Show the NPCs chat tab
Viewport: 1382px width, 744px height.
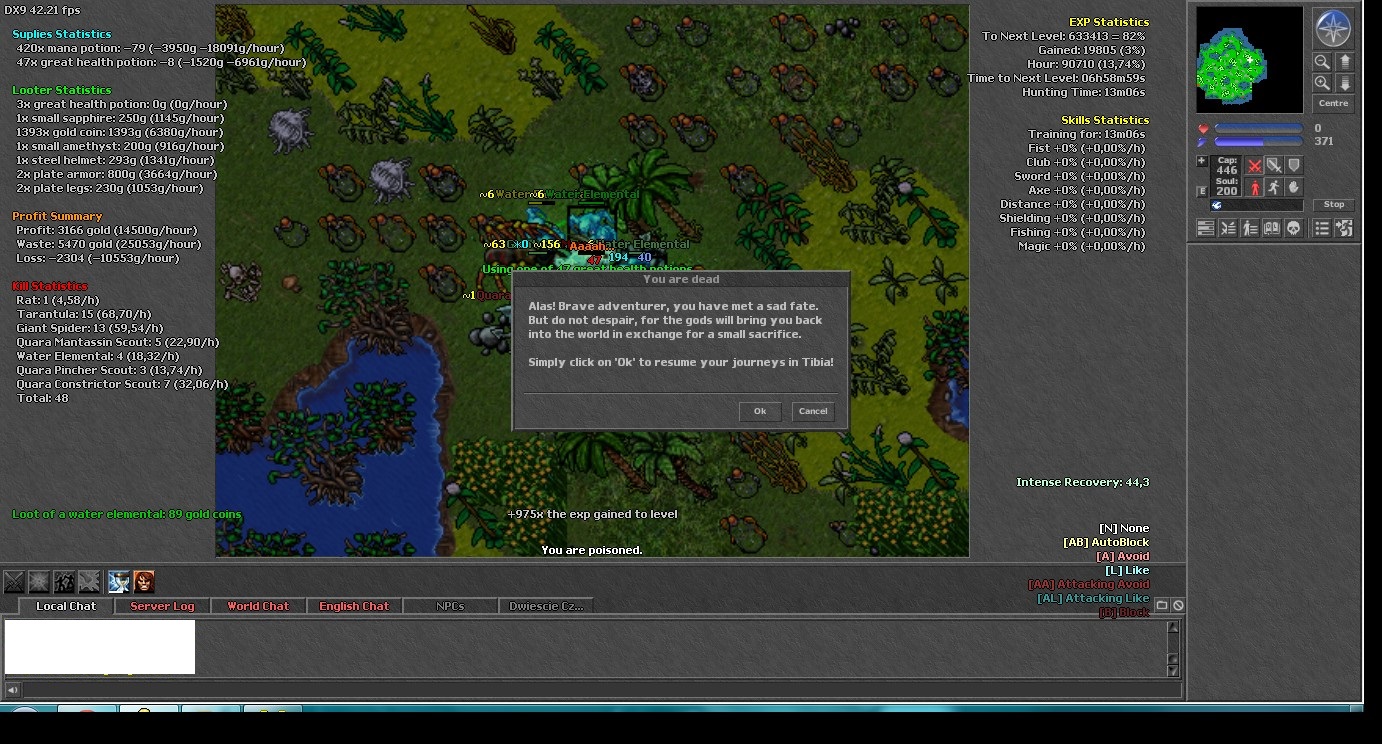450,606
